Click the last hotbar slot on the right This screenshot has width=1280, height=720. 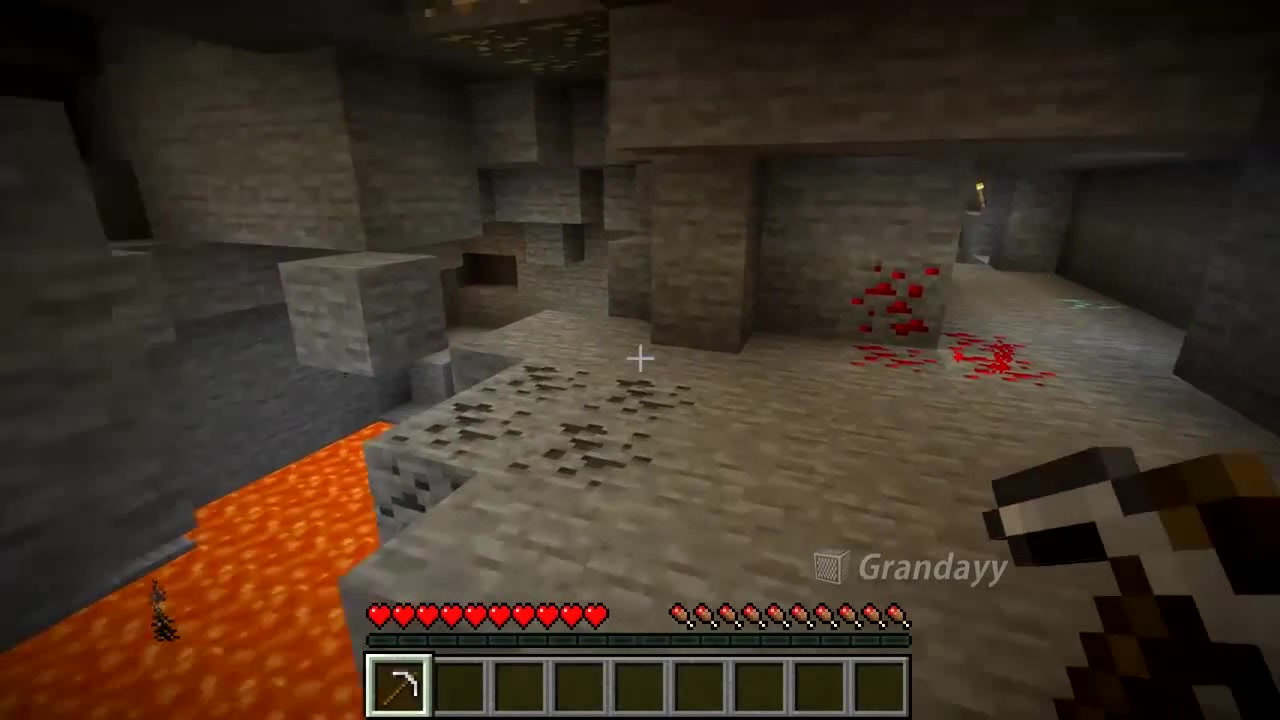(879, 681)
